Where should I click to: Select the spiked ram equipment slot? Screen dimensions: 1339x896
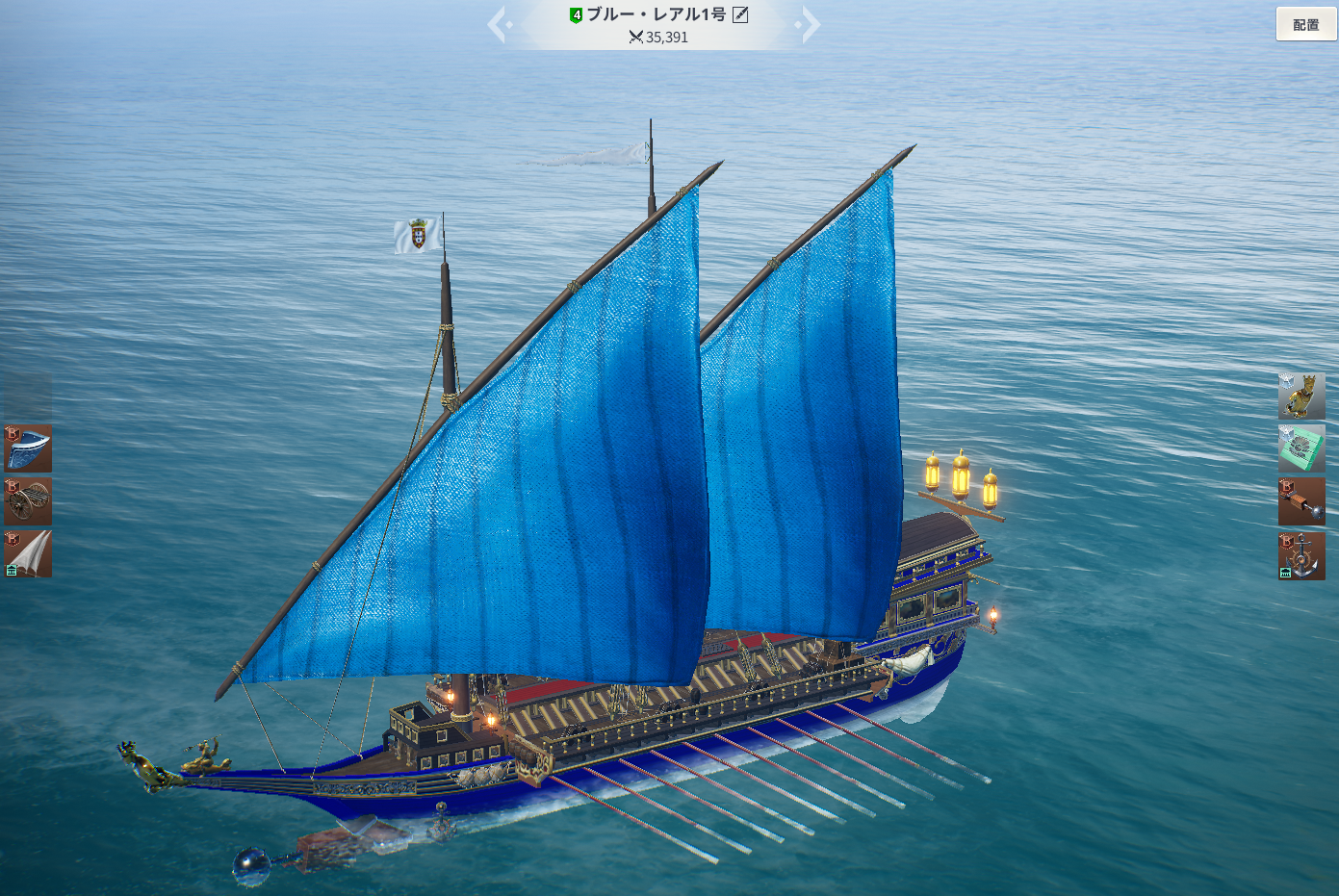click(x=1301, y=501)
